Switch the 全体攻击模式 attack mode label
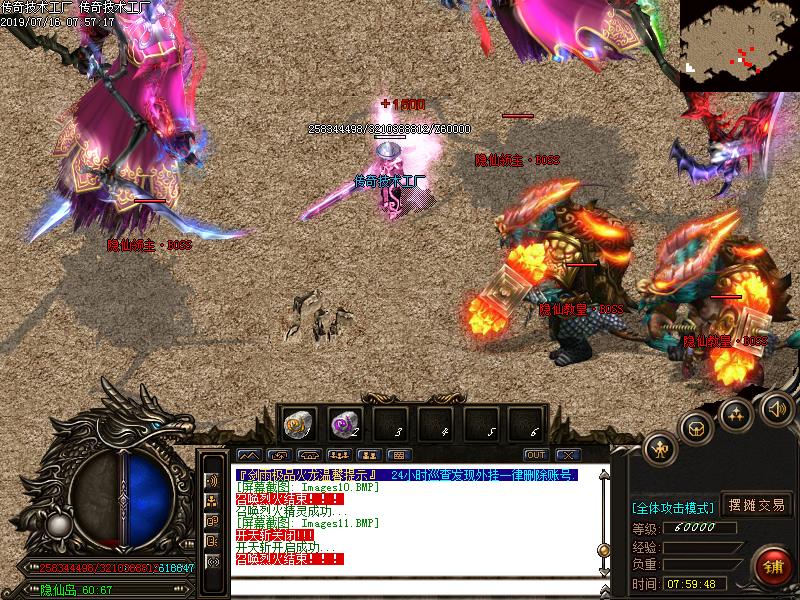800x600 pixels. tap(672, 507)
